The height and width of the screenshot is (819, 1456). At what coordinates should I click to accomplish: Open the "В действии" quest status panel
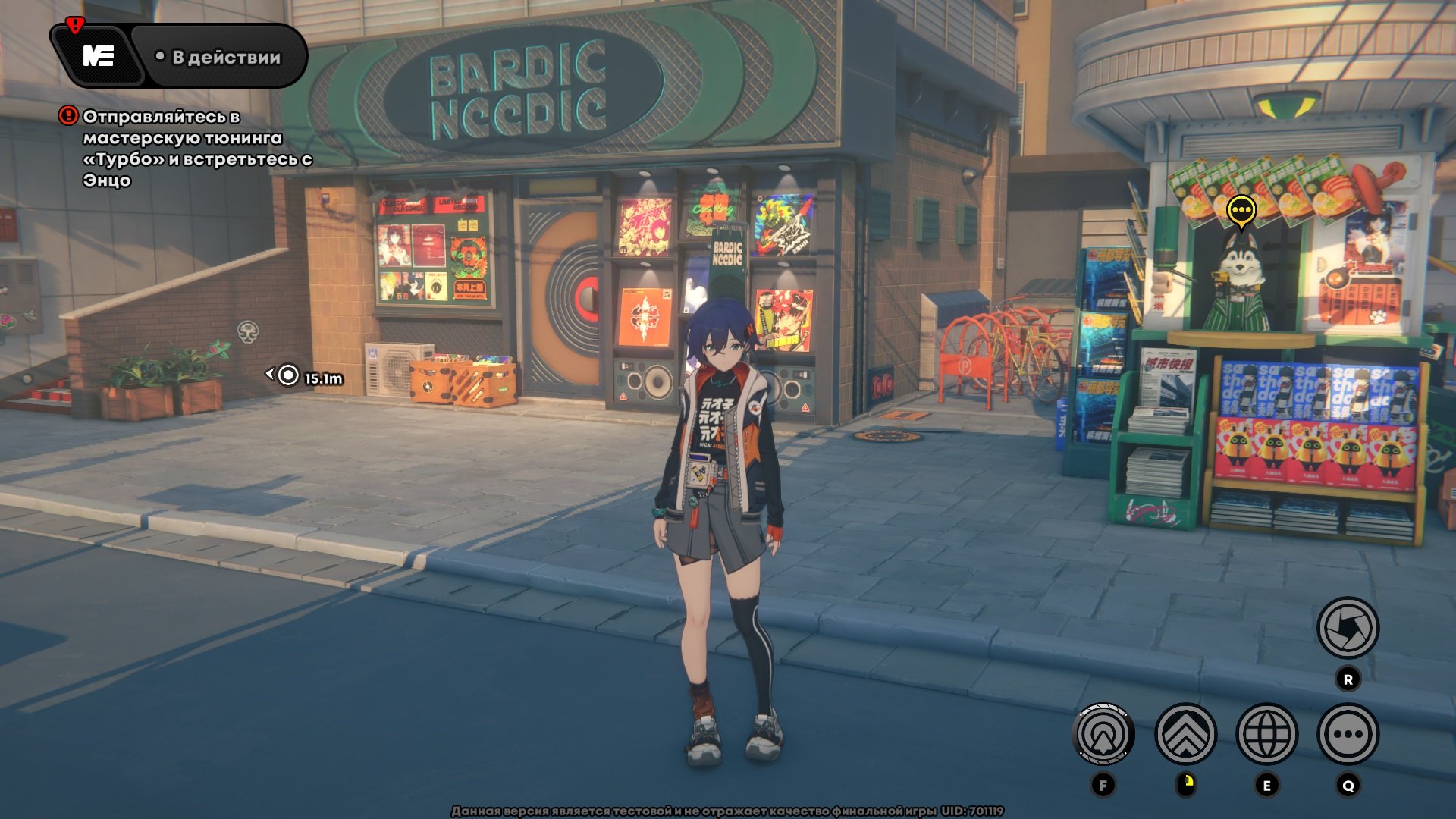[x=218, y=57]
